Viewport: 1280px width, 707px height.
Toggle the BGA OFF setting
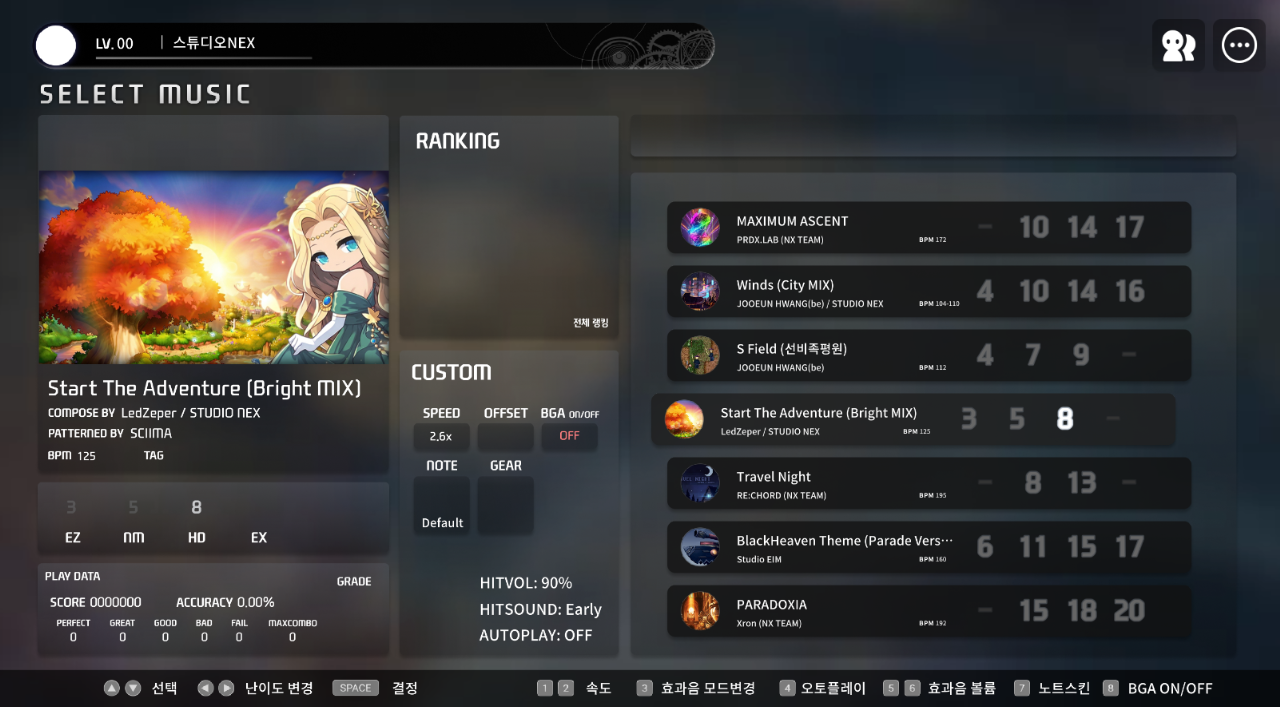coord(569,436)
